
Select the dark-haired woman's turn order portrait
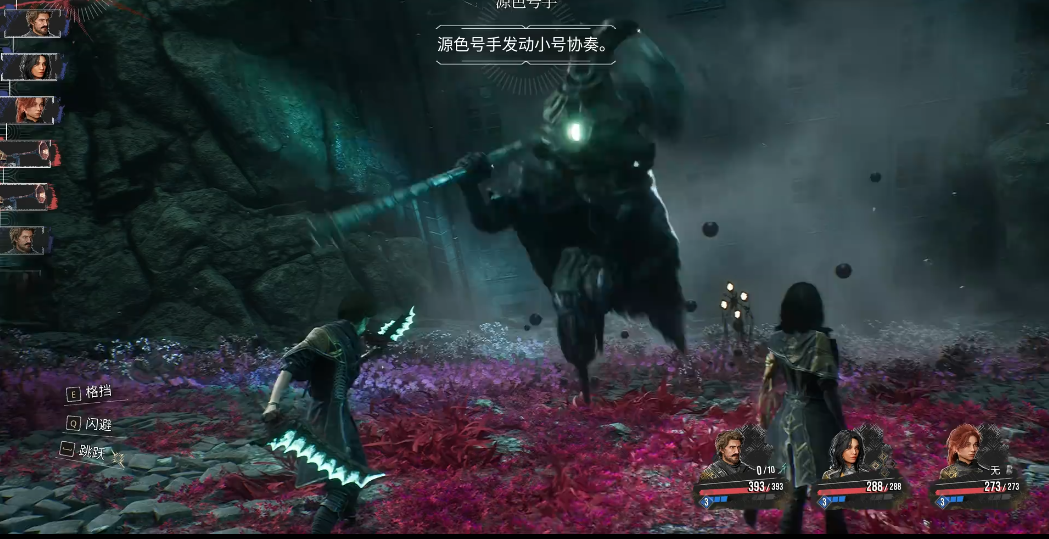click(x=32, y=67)
